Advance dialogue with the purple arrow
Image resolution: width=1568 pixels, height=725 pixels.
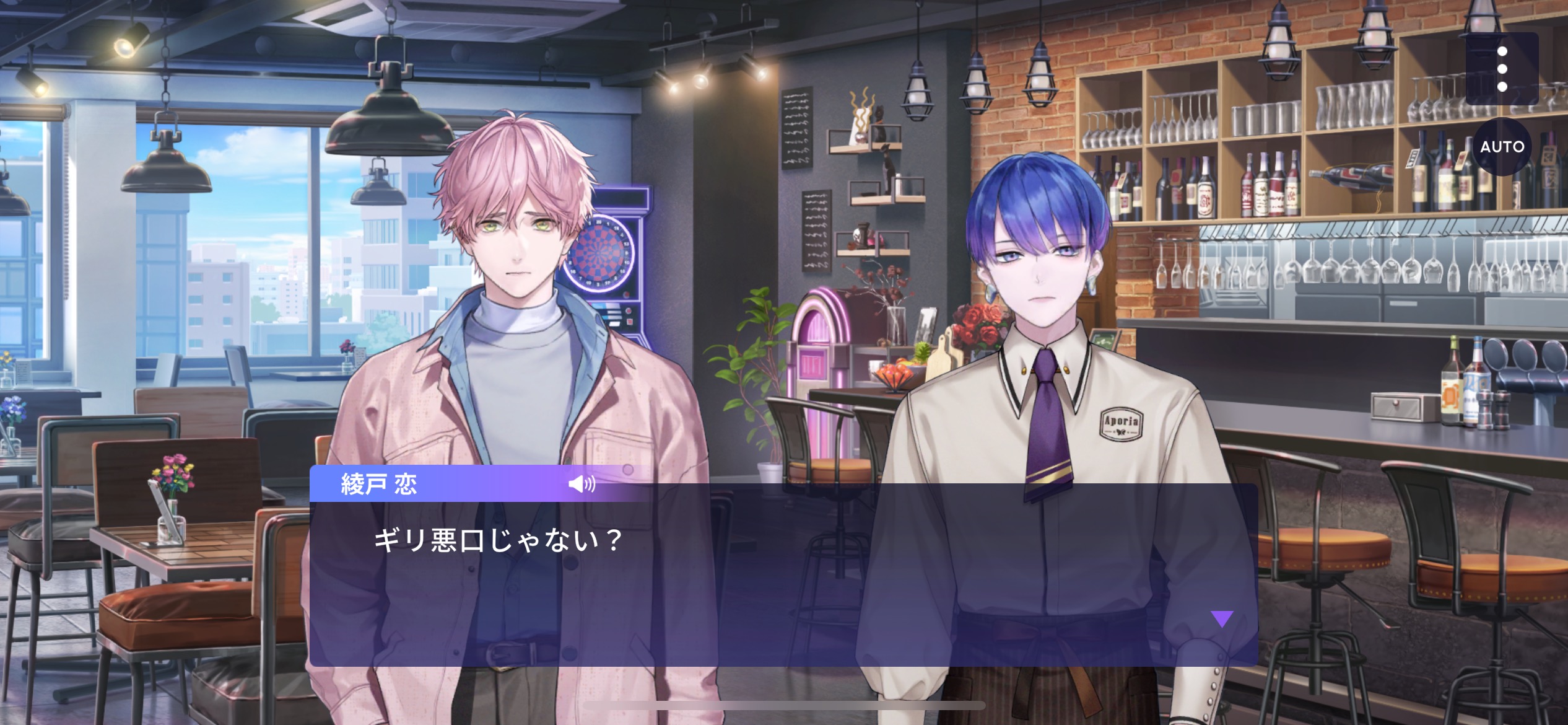coord(1222,618)
